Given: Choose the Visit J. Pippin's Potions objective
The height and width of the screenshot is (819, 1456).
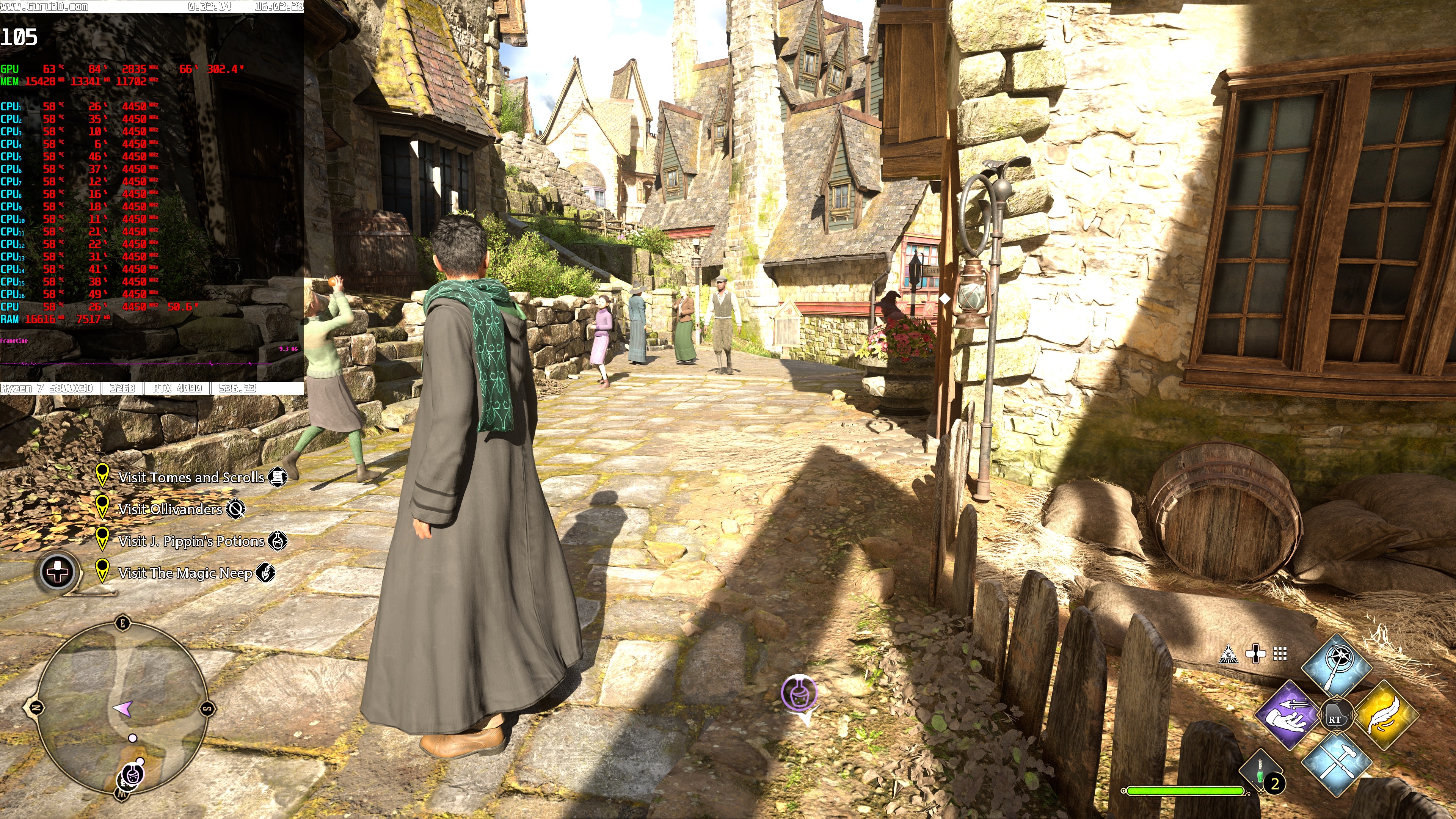Looking at the screenshot, I should [x=191, y=541].
